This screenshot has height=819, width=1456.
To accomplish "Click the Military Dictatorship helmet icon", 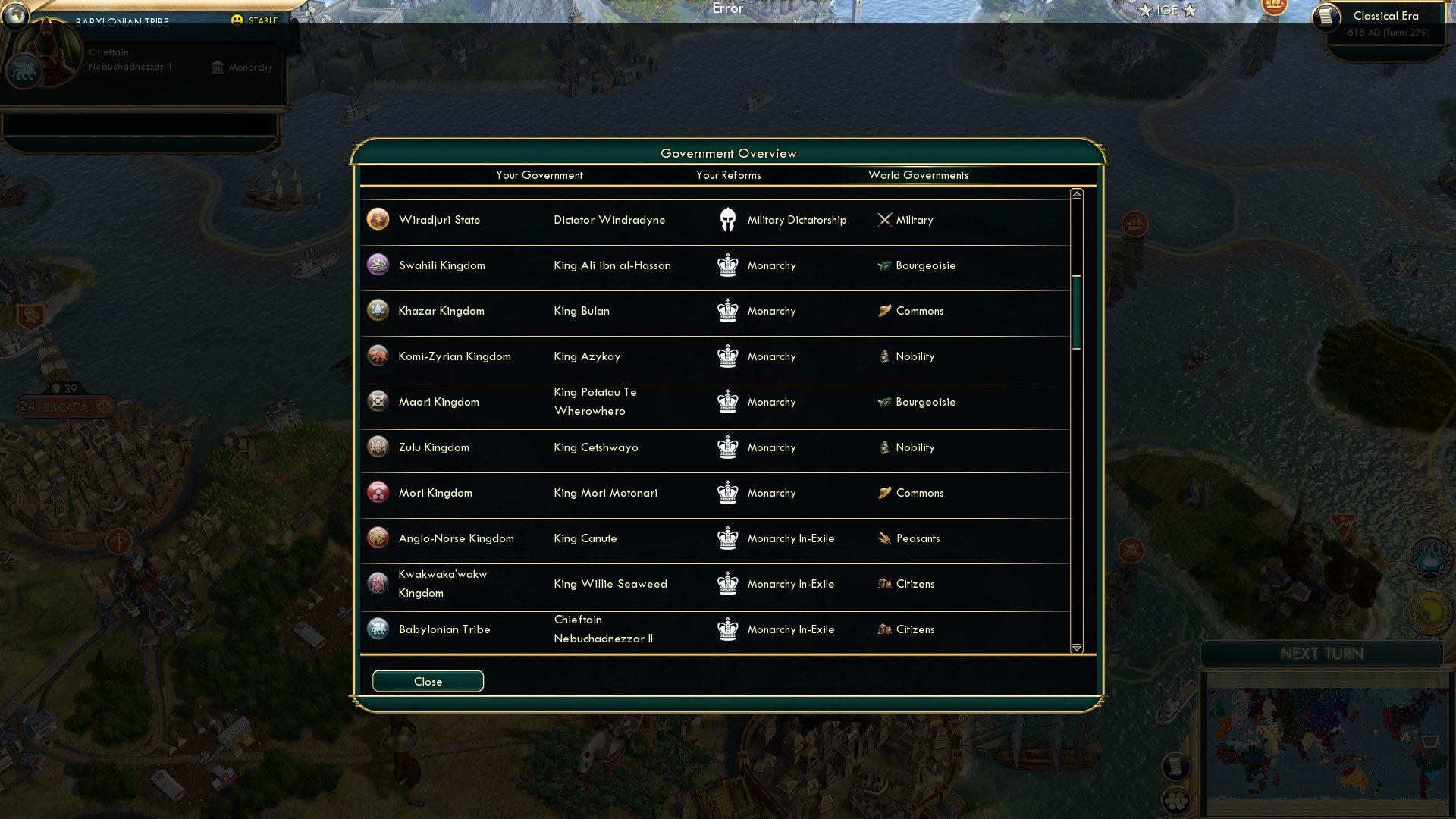I will click(727, 220).
